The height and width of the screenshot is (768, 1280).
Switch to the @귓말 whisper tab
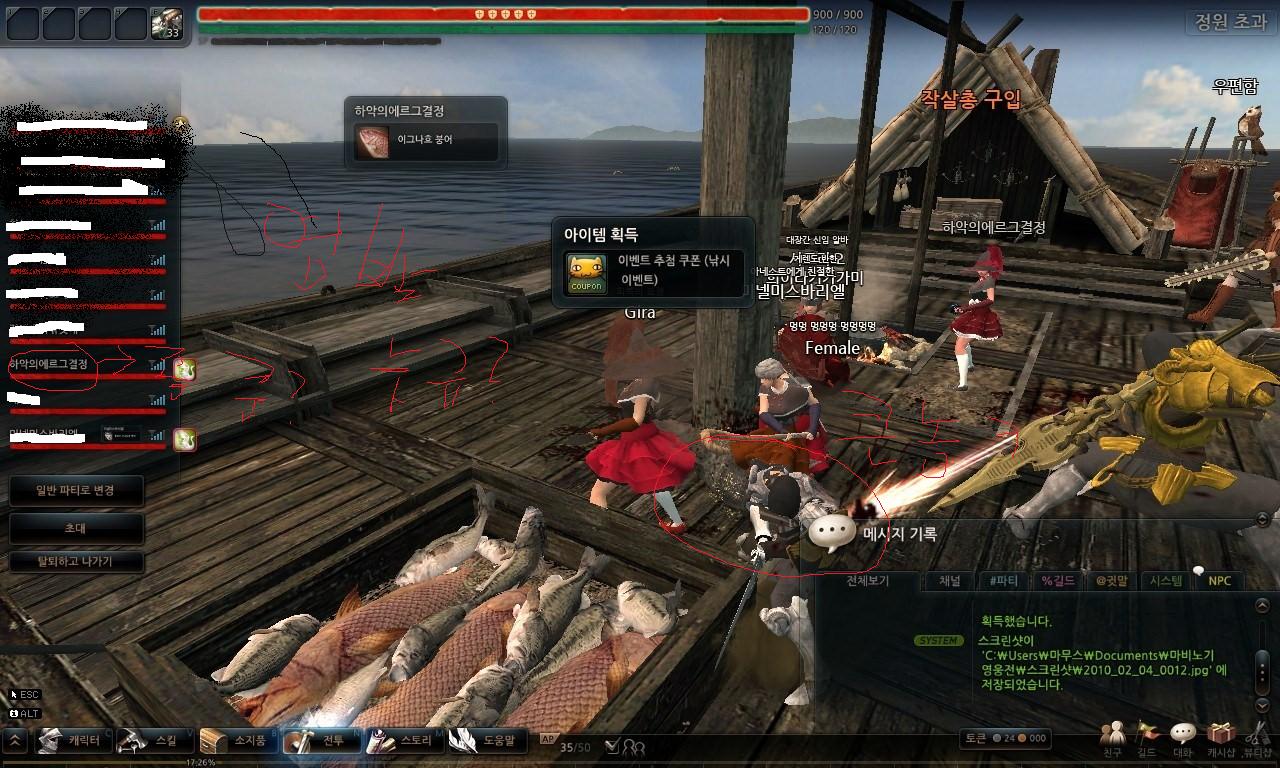pos(1112,581)
